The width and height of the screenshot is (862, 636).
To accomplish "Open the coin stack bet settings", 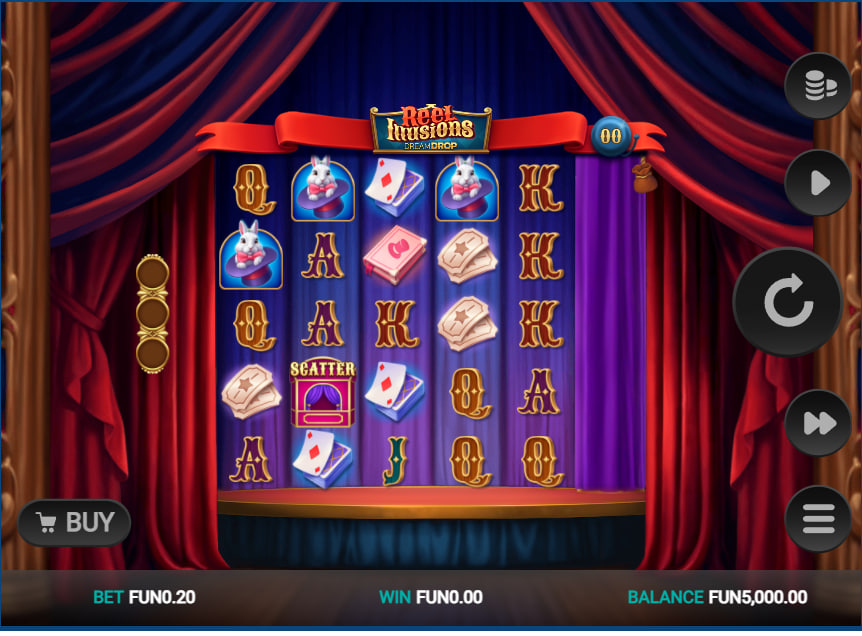I will (x=818, y=87).
